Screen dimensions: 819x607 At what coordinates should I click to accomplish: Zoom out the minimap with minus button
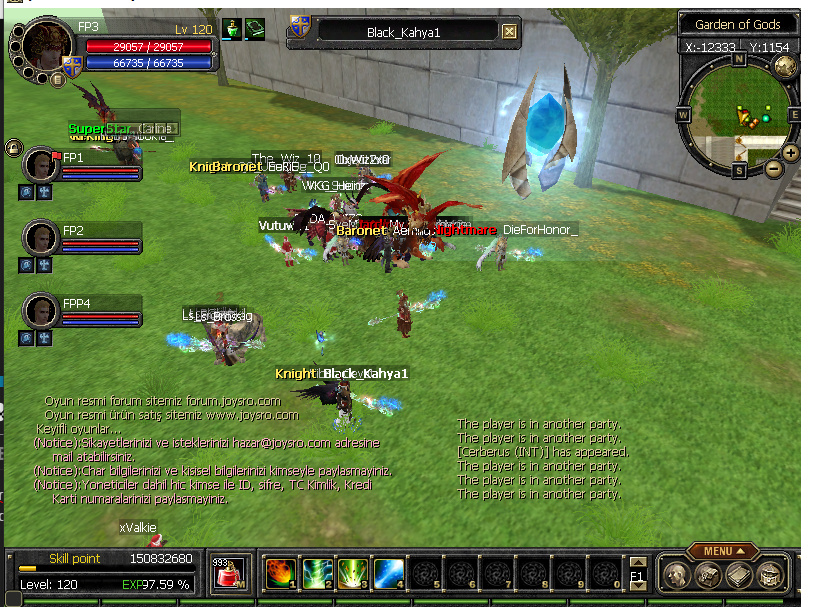(774, 170)
